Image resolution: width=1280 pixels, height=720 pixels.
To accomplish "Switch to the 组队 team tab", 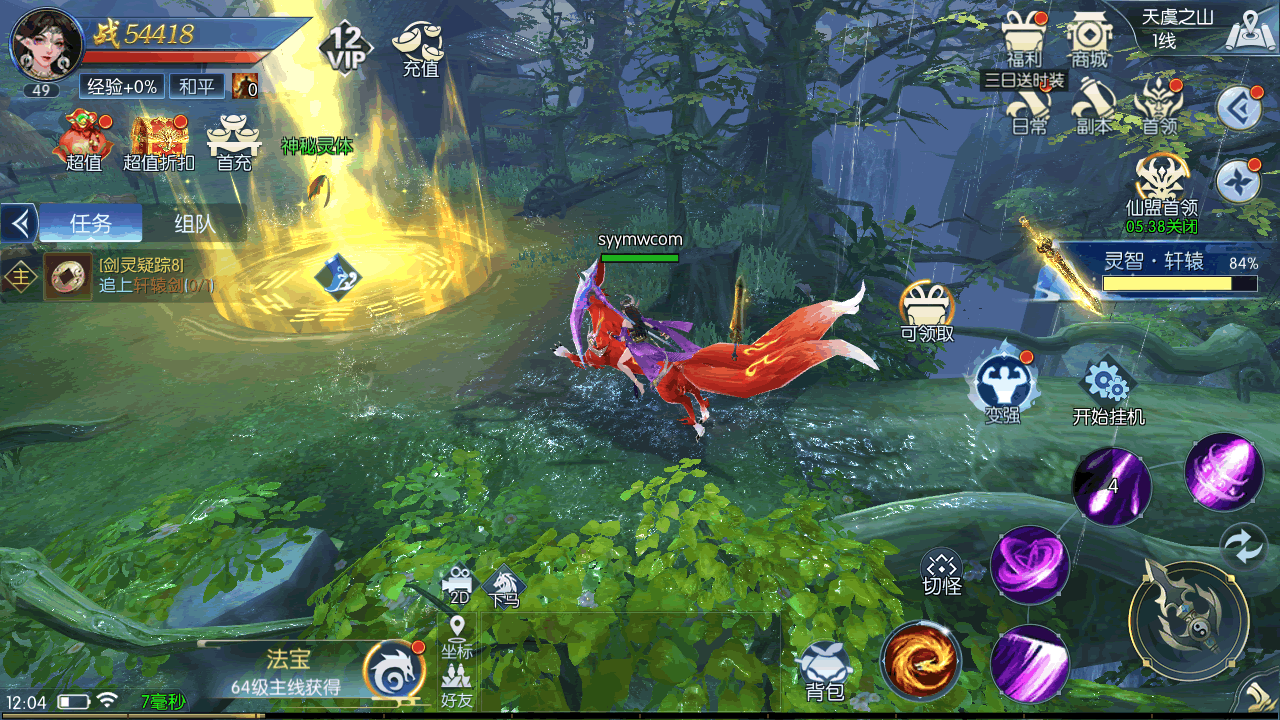I will point(194,223).
